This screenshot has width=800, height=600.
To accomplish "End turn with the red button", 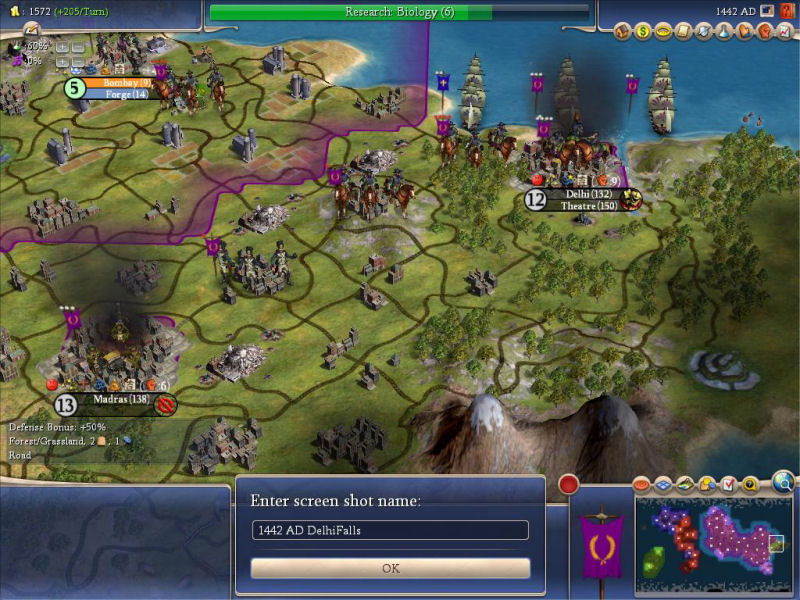I will (x=569, y=486).
